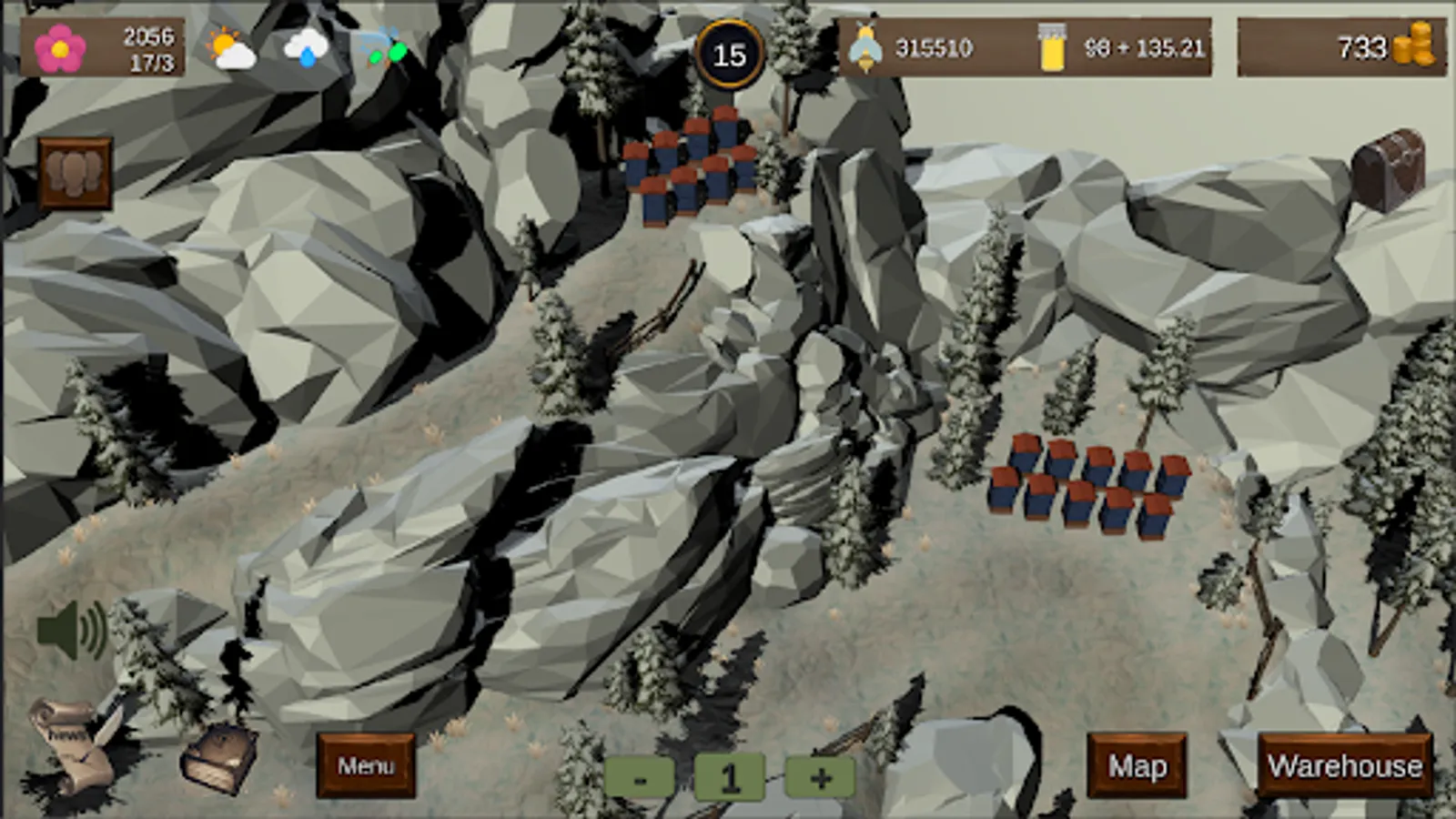Select the rain cloud forecast icon
This screenshot has height=819, width=1456.
[306, 47]
